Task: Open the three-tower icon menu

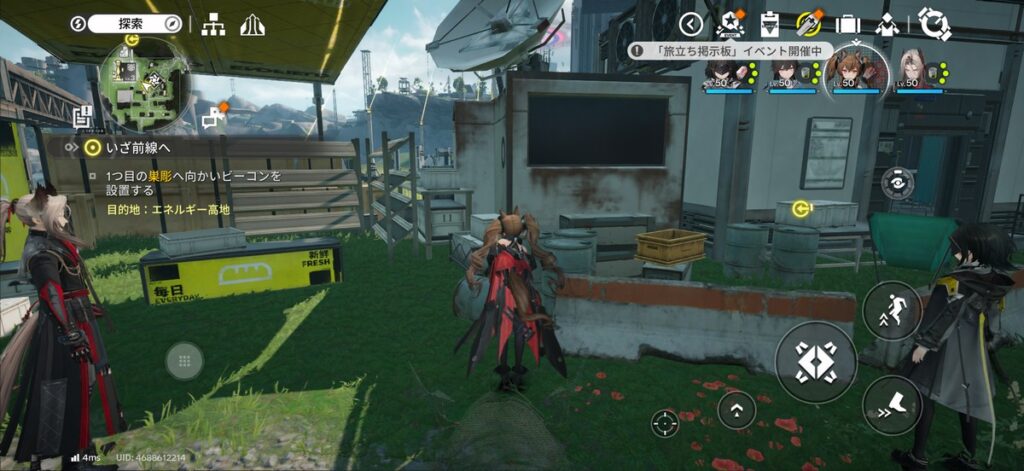Action: click(249, 24)
